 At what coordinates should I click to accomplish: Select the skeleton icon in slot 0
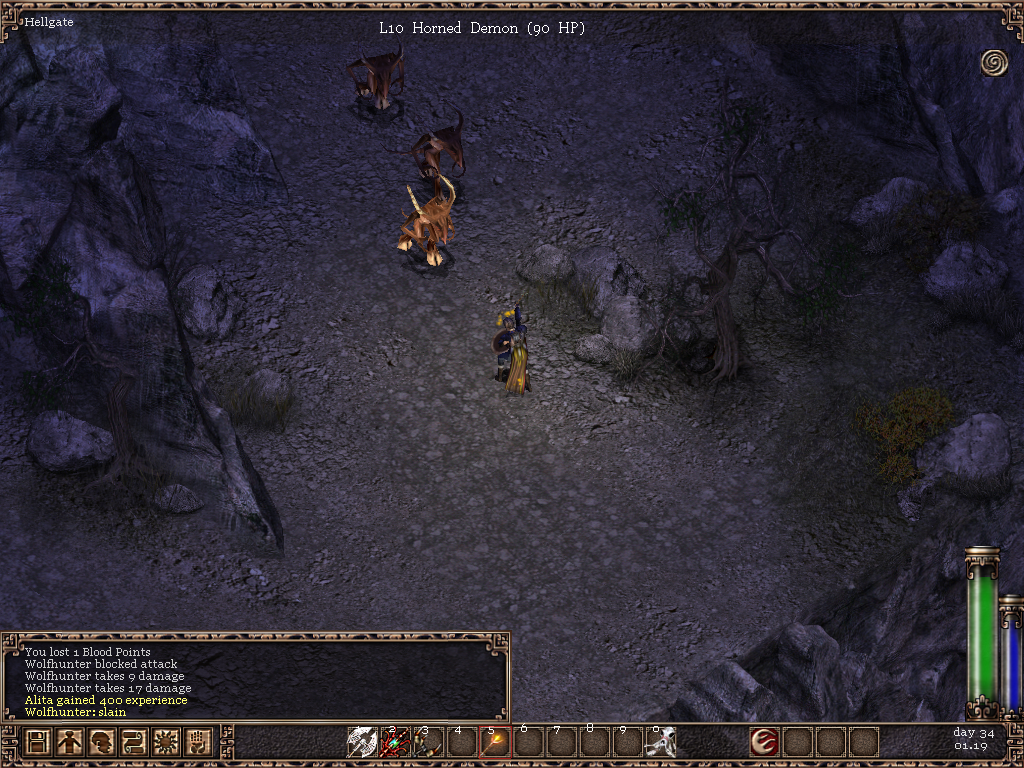point(660,742)
